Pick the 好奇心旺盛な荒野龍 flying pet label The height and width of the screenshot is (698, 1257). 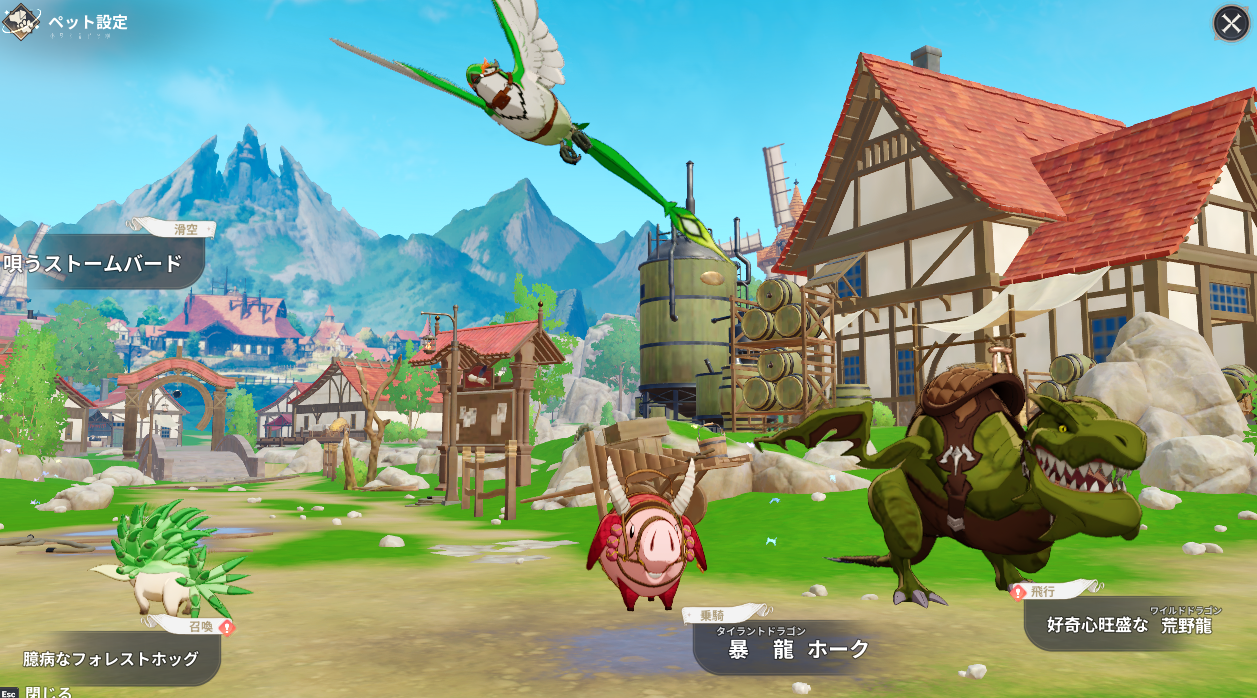[1130, 625]
